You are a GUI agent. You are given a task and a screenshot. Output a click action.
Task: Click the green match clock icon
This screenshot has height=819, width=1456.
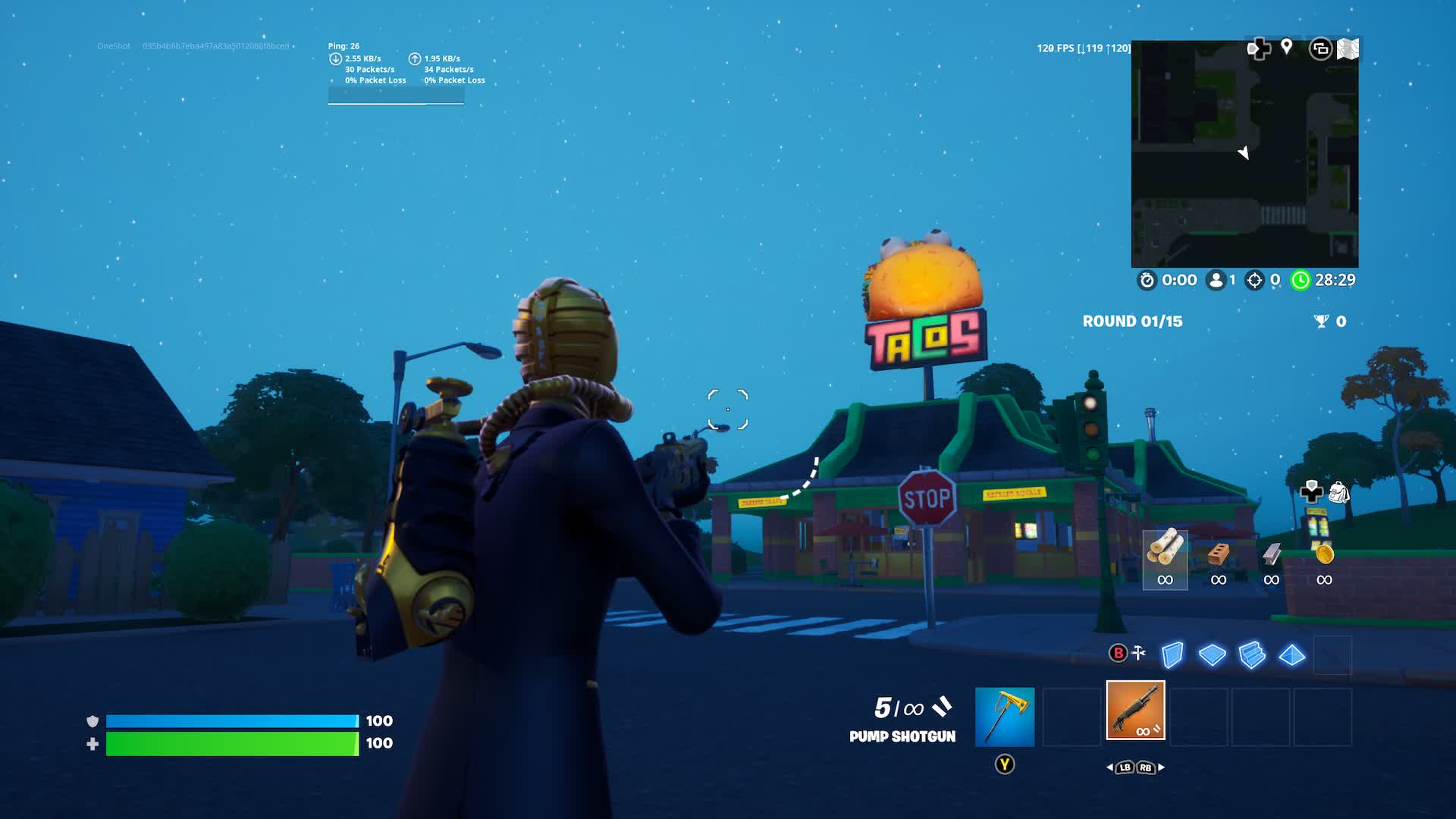(x=1301, y=280)
